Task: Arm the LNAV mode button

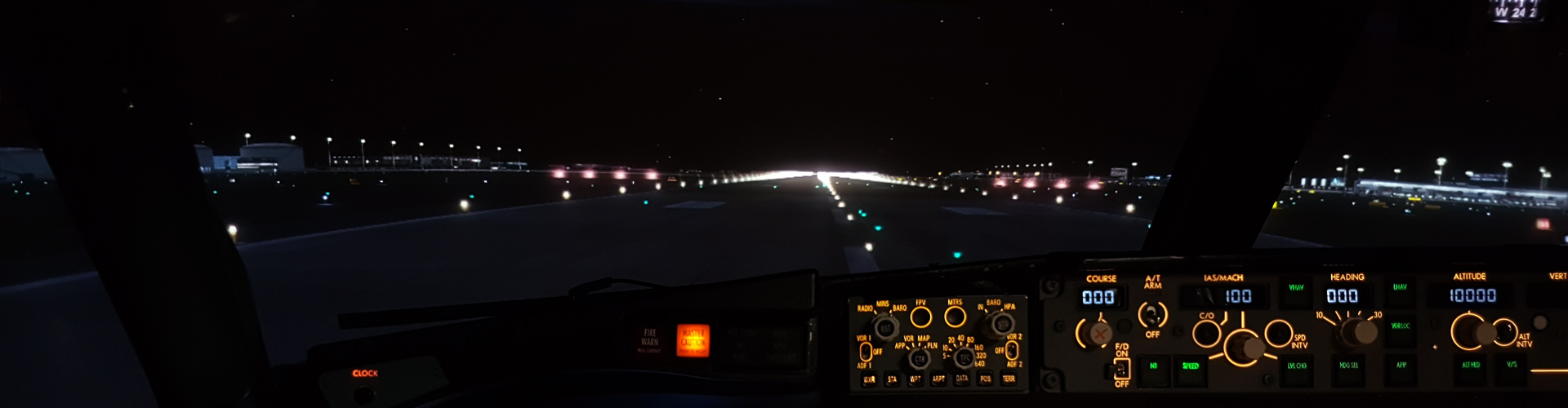Action: (x=1400, y=288)
